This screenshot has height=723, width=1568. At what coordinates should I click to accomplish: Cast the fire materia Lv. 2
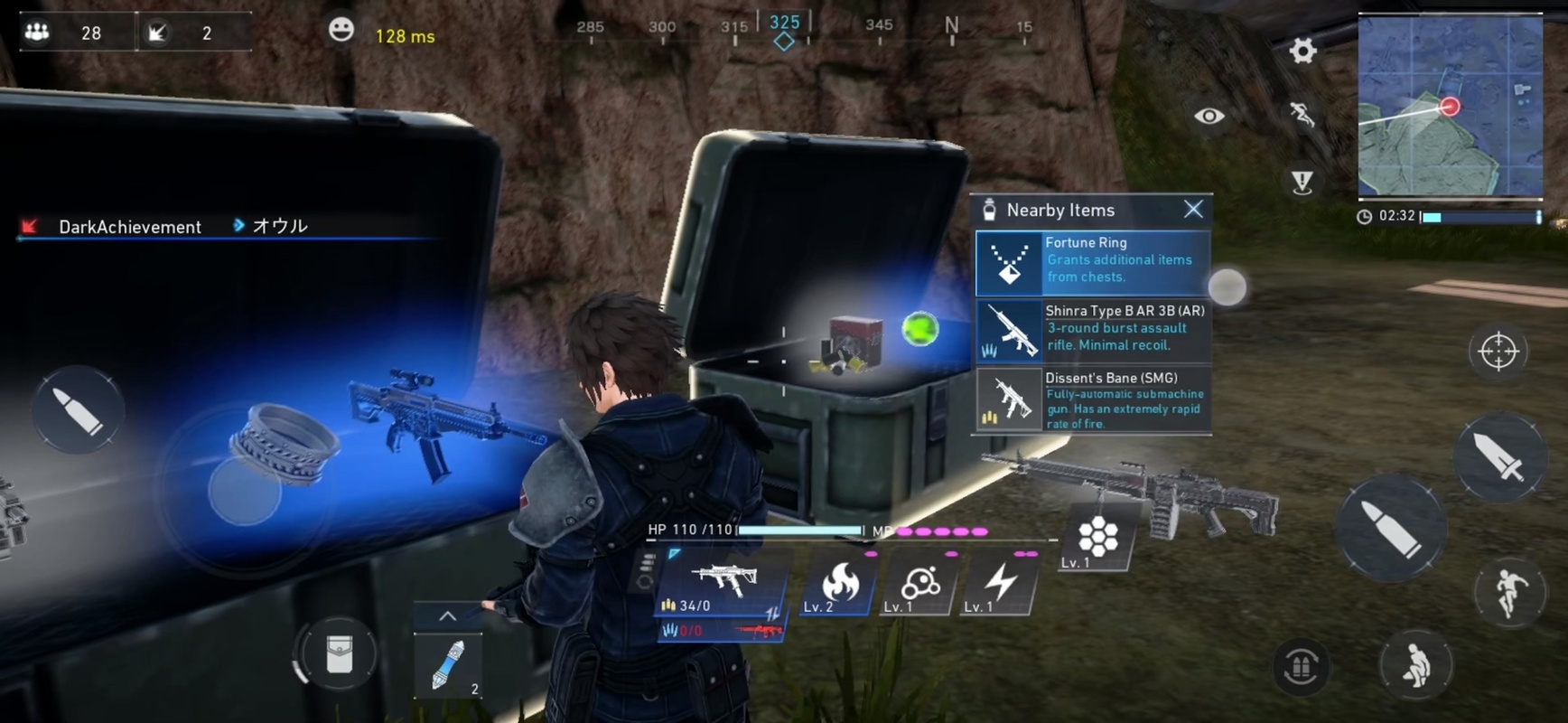point(840,583)
